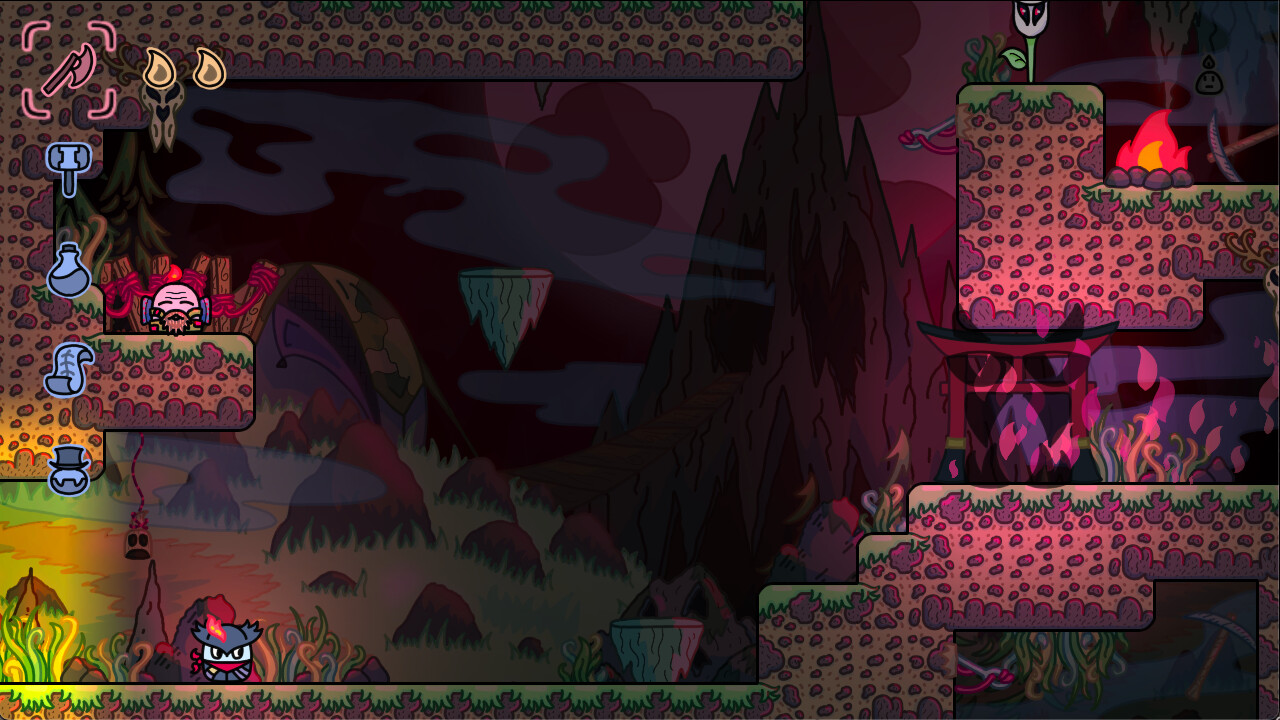Click the campfire on the stone platform

tap(1152, 155)
